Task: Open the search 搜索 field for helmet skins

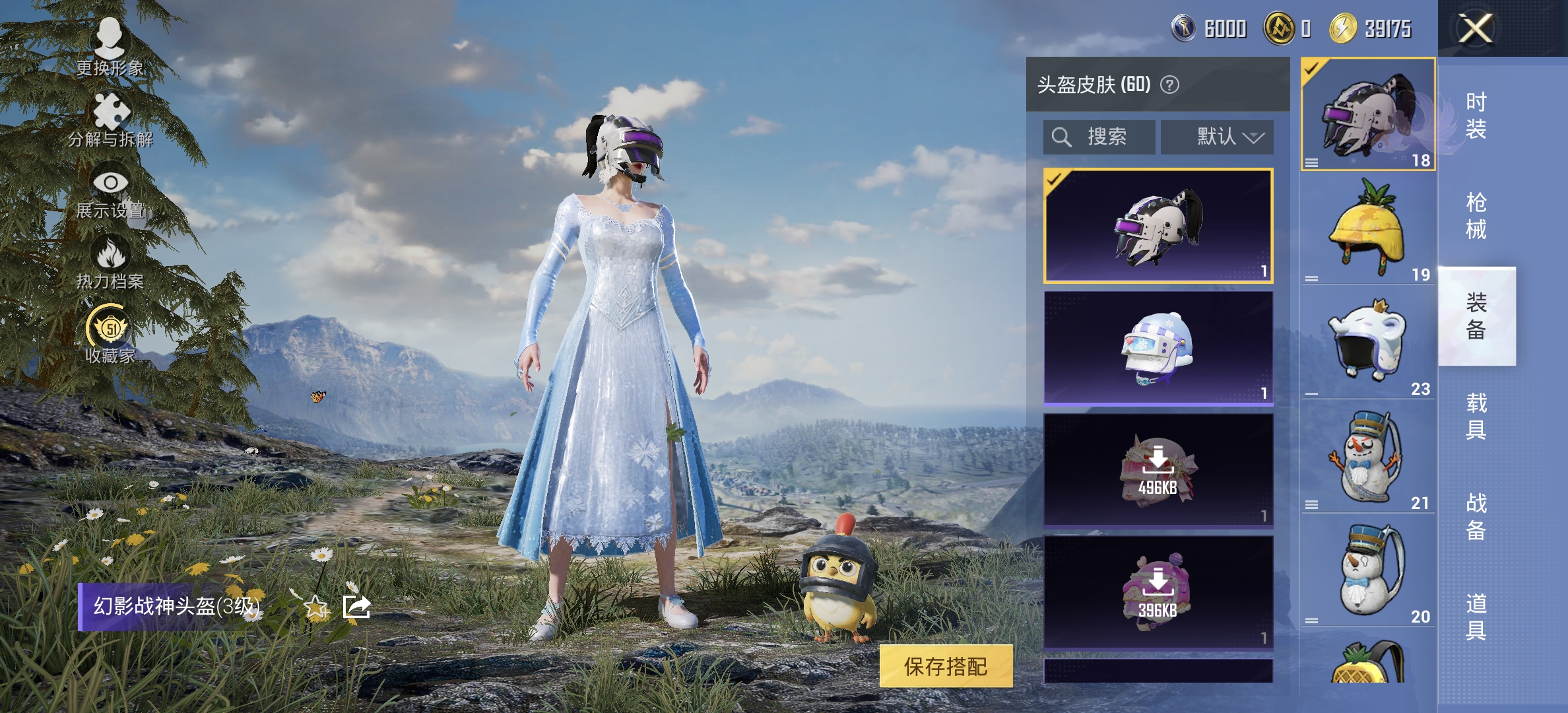Action: click(x=1098, y=137)
